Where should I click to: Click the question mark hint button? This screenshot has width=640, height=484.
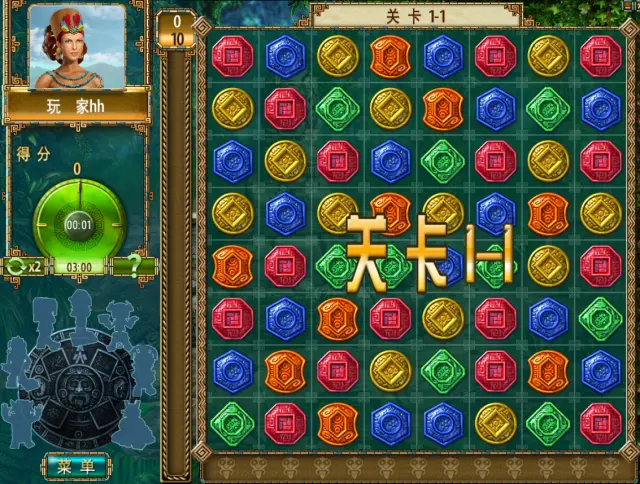point(134,267)
